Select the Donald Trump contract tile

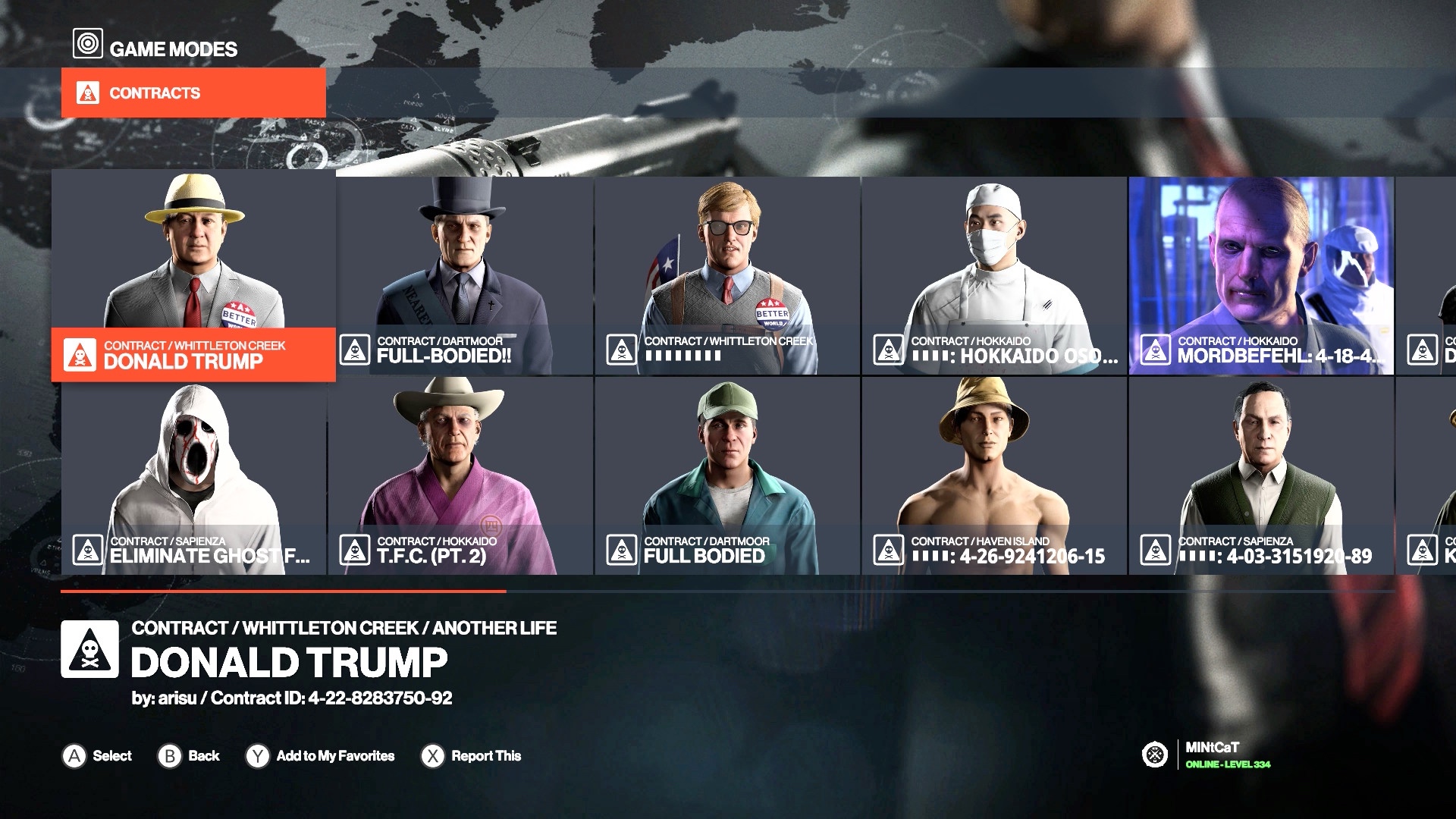(x=193, y=275)
